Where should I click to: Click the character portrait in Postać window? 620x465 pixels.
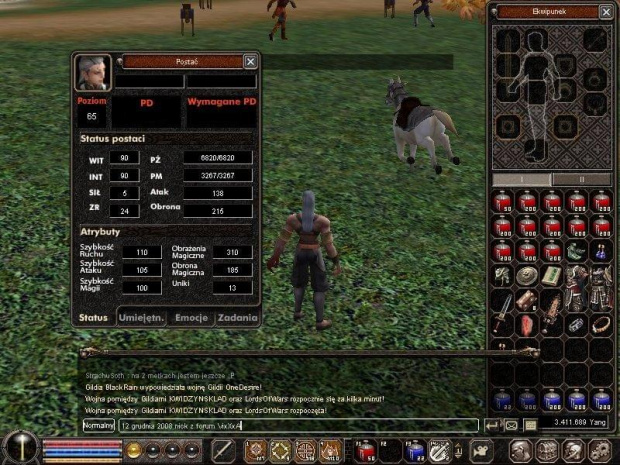click(x=93, y=73)
